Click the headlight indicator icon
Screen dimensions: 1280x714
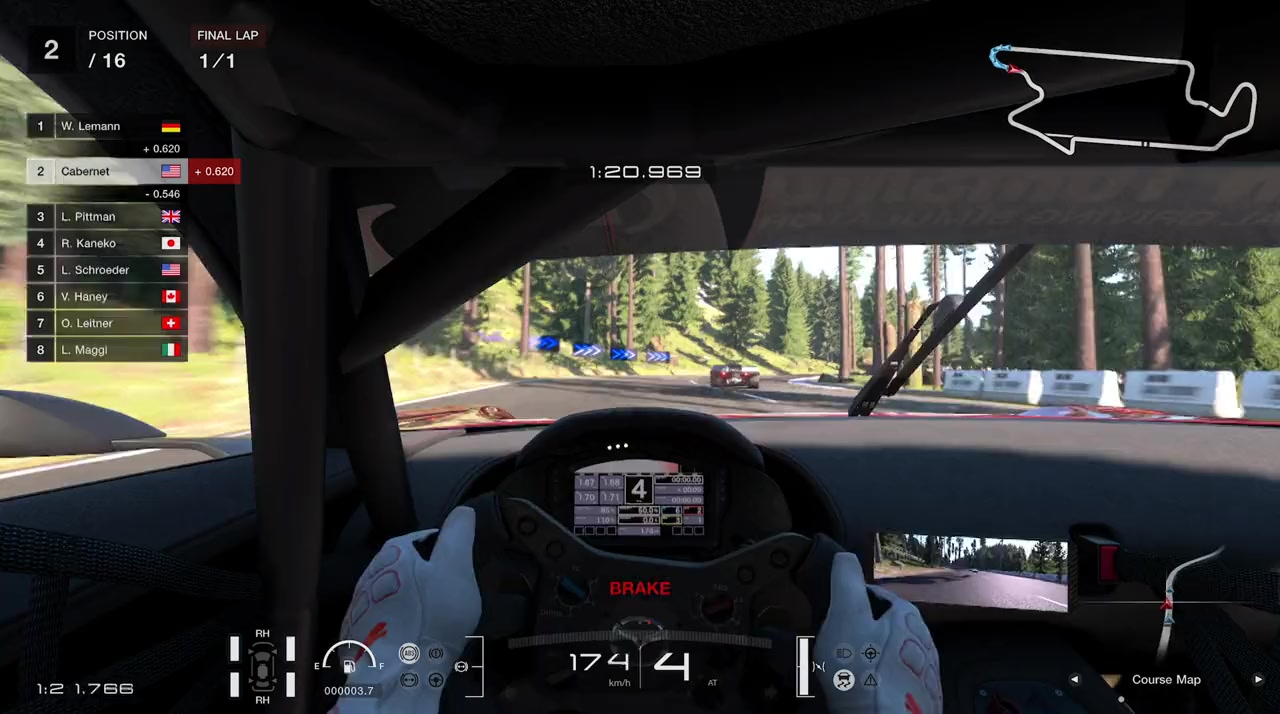[x=844, y=653]
